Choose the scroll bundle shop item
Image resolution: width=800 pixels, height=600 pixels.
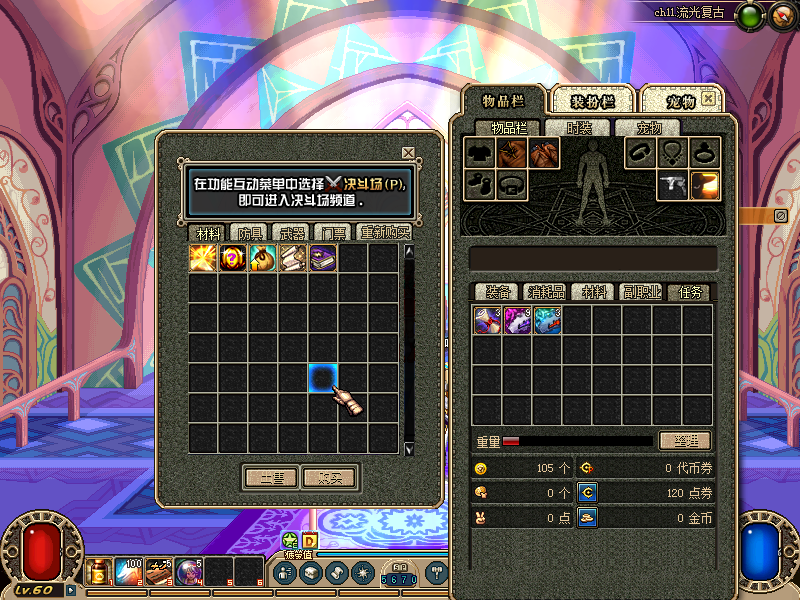coord(293,259)
